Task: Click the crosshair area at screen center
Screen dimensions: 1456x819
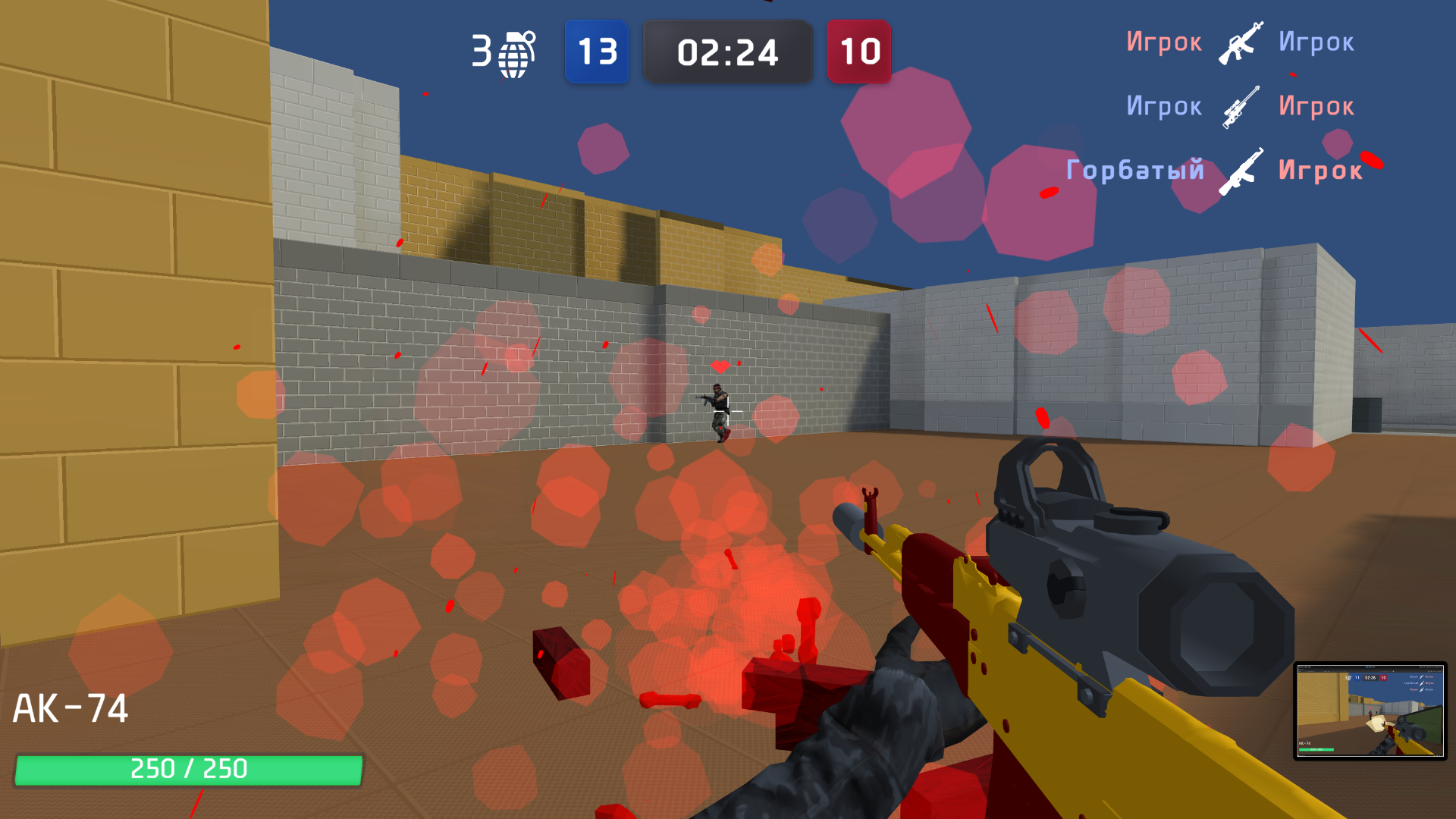Action: tap(728, 409)
